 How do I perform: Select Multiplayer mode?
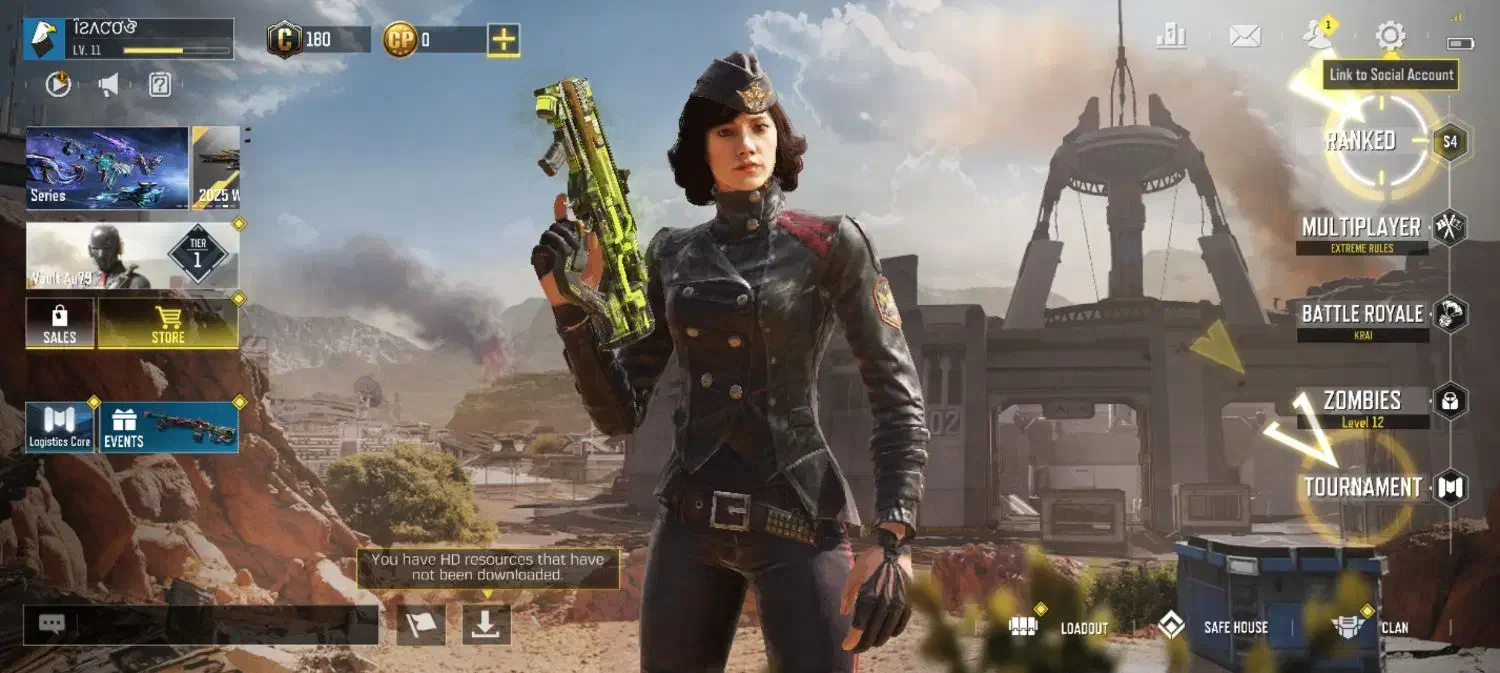click(1362, 228)
